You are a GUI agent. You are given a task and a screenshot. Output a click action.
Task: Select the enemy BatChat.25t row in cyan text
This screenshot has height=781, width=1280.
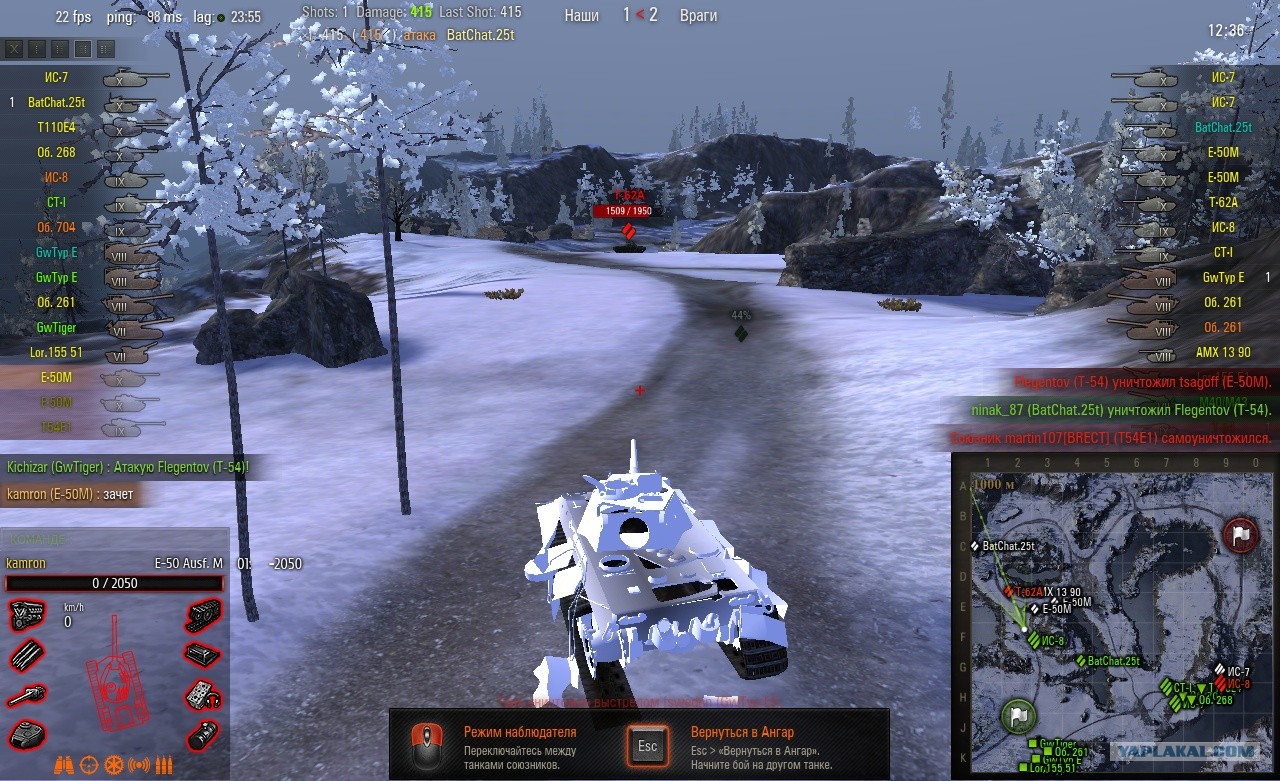tap(1222, 128)
